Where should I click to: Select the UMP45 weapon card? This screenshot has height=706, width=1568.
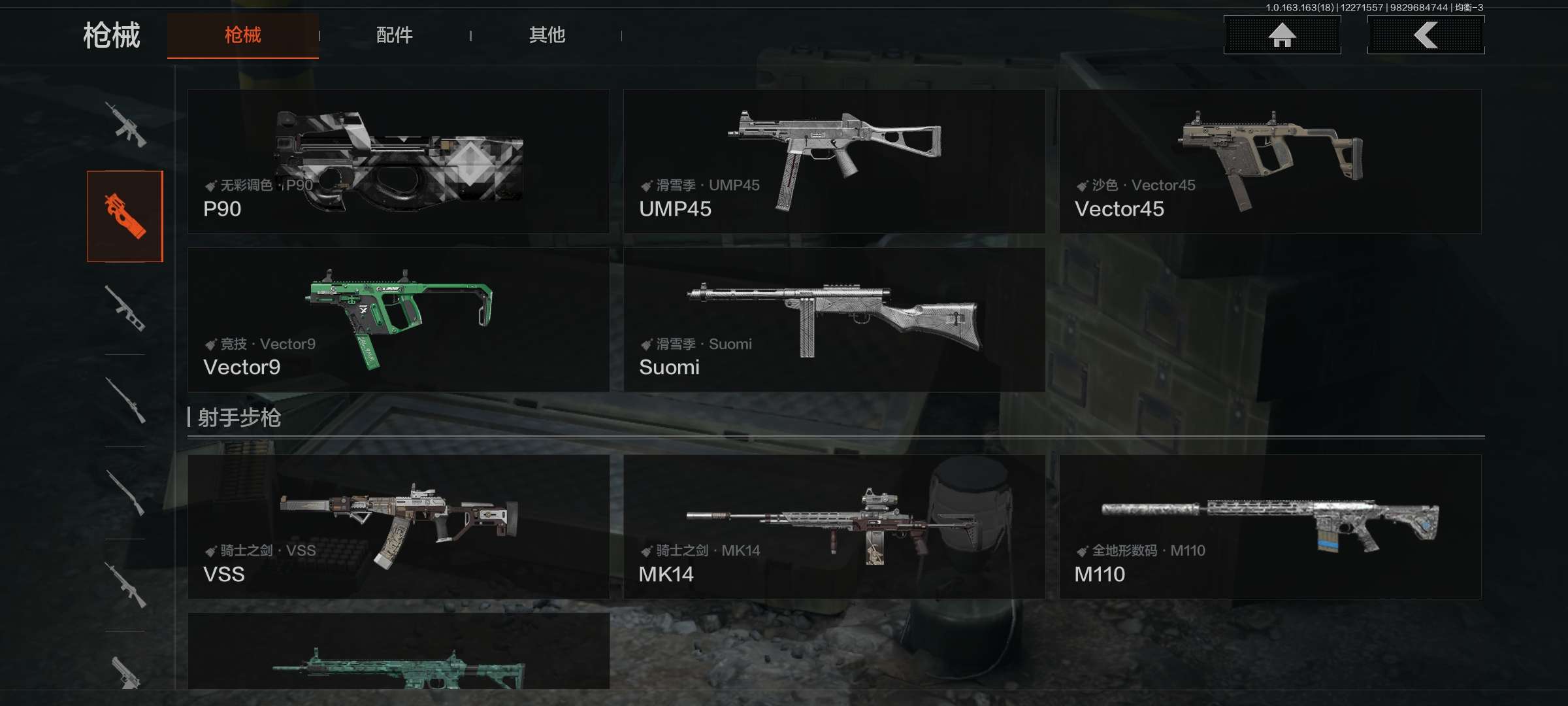pos(834,161)
